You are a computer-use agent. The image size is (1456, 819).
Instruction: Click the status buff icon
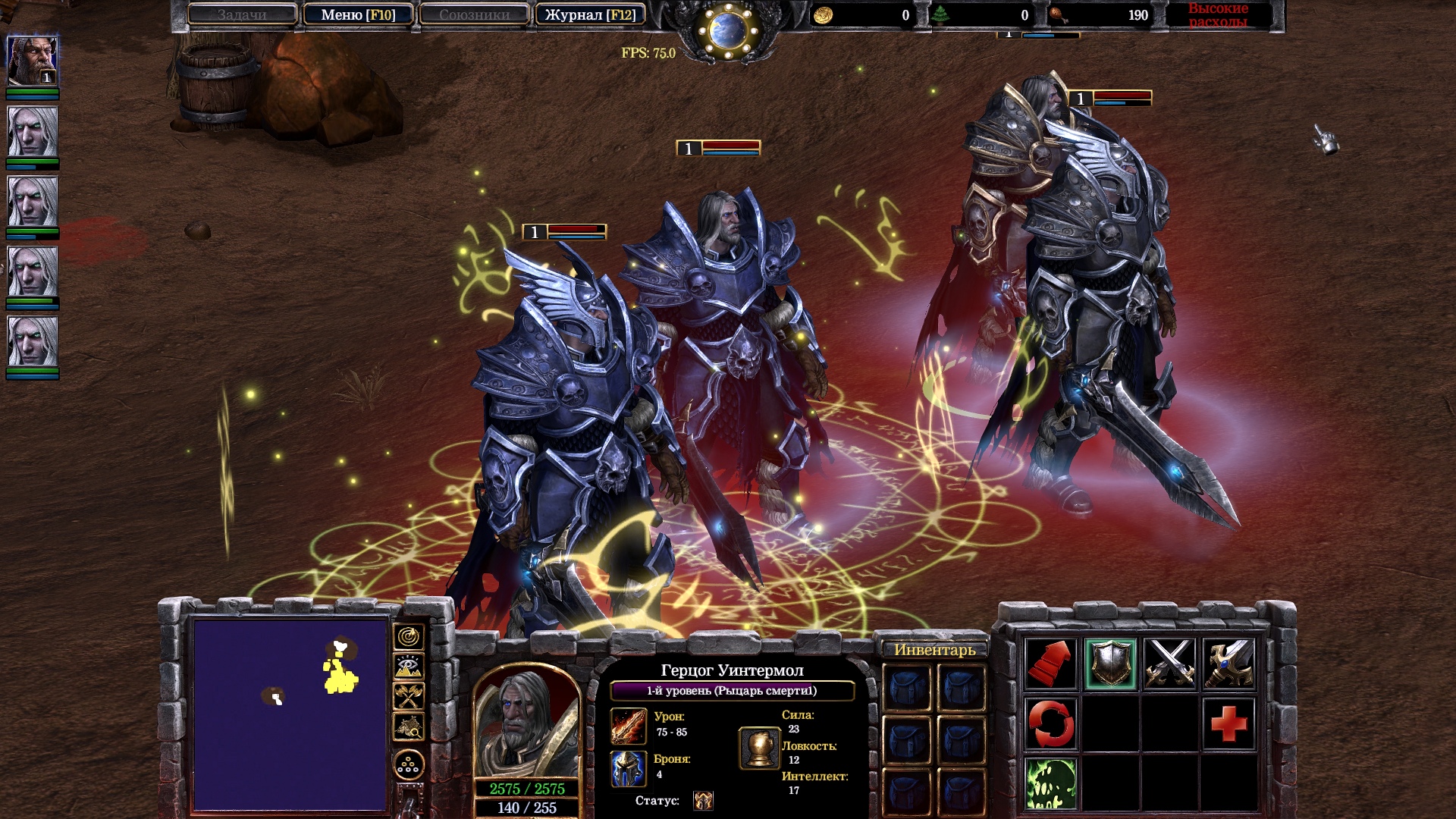703,801
